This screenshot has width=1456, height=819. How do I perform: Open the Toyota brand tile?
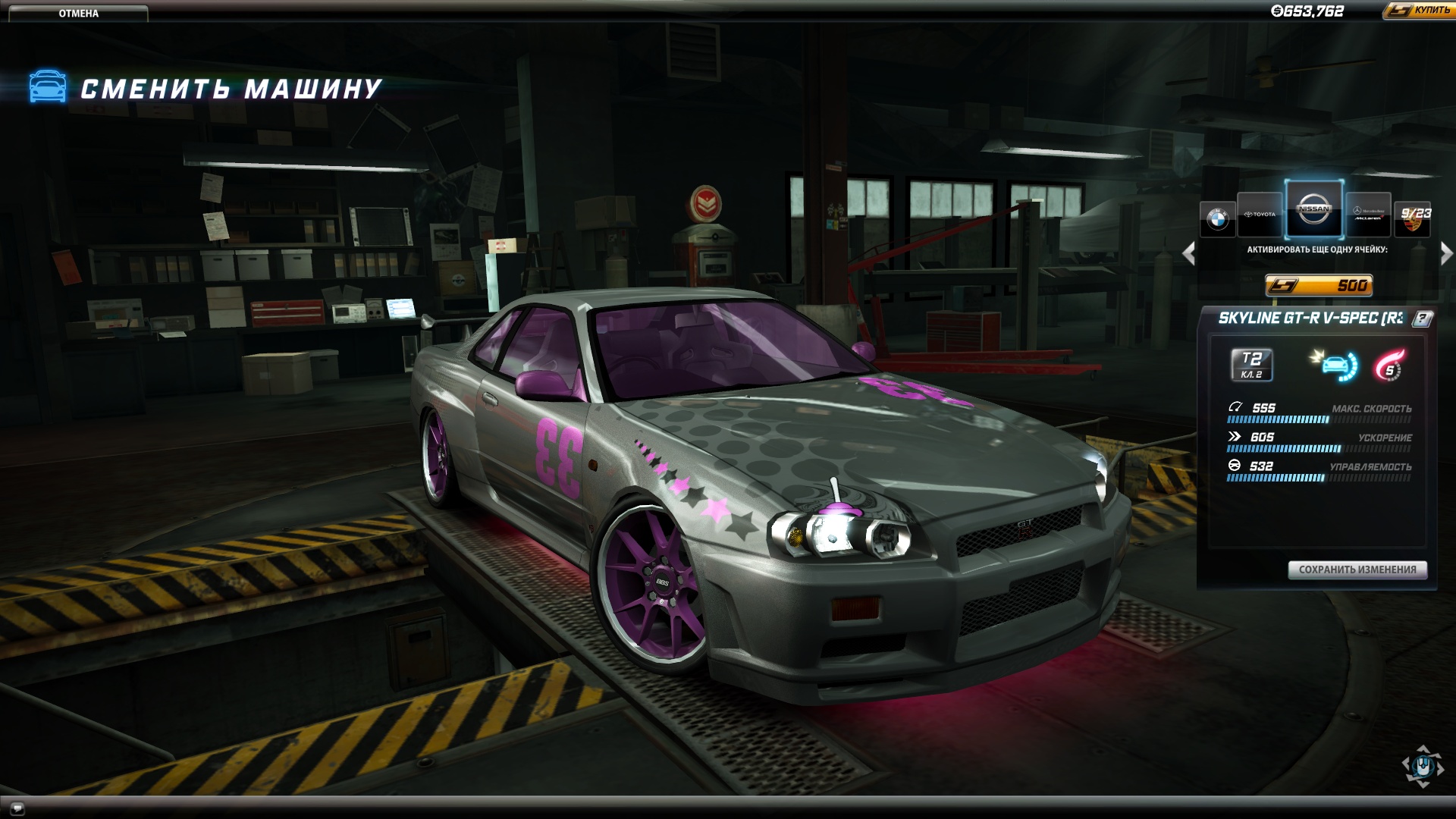click(1259, 214)
